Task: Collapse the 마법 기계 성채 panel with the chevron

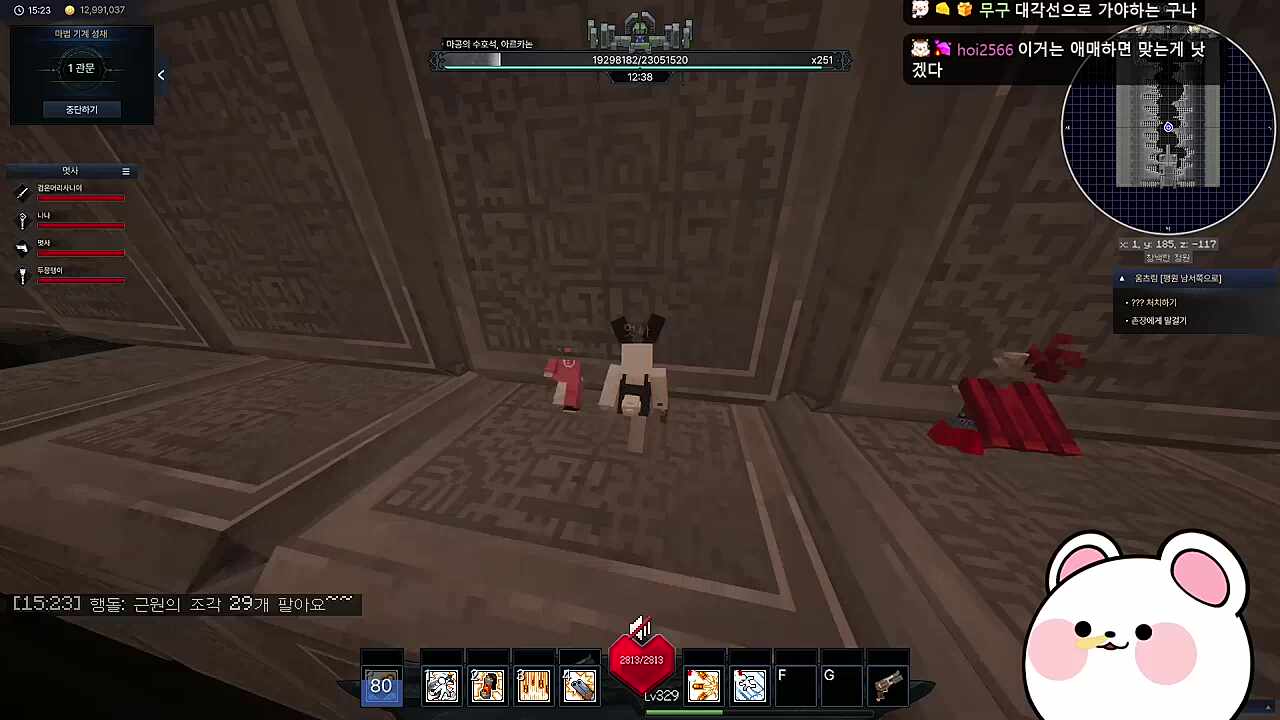Action: click(x=161, y=74)
